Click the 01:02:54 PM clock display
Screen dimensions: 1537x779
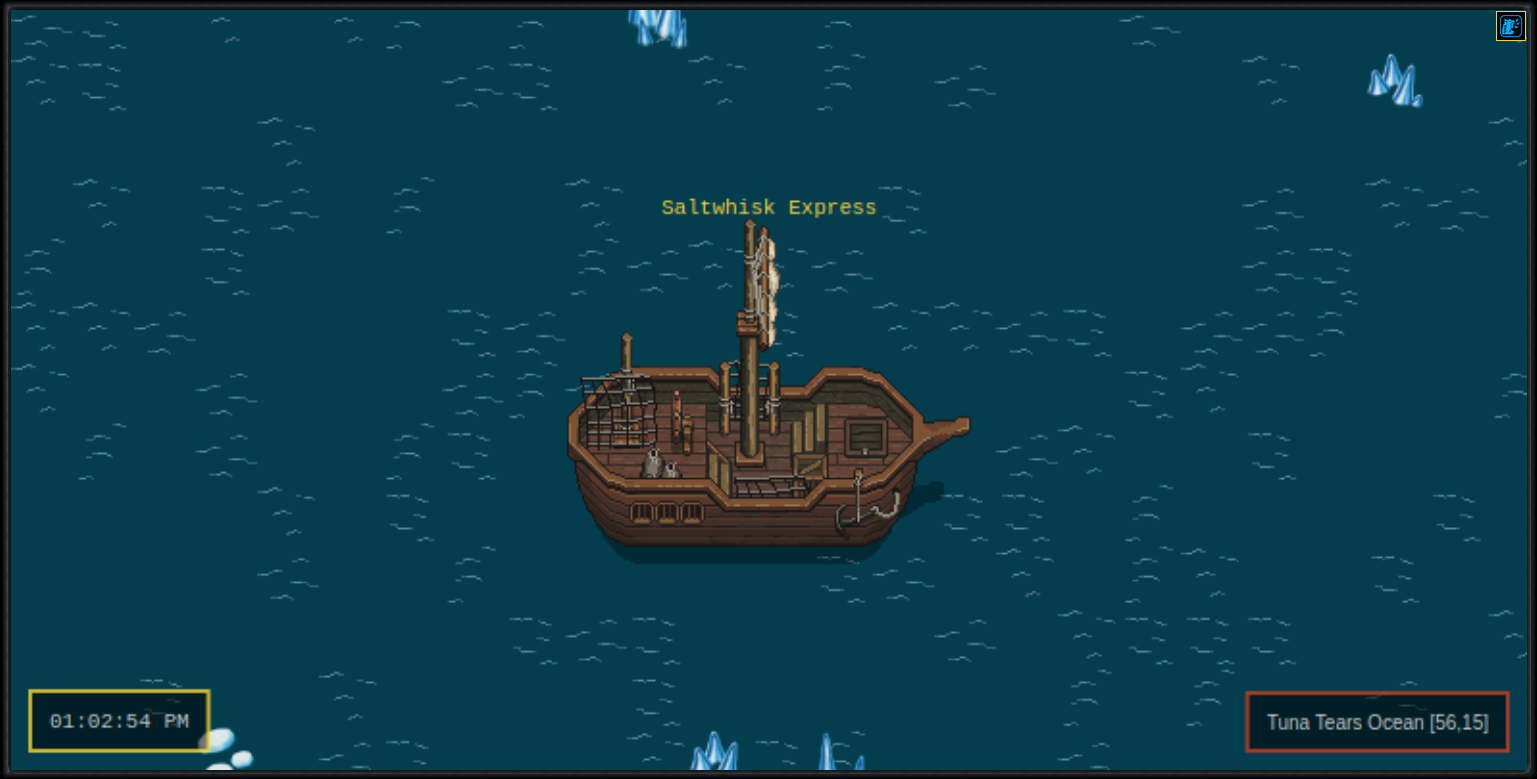117,720
